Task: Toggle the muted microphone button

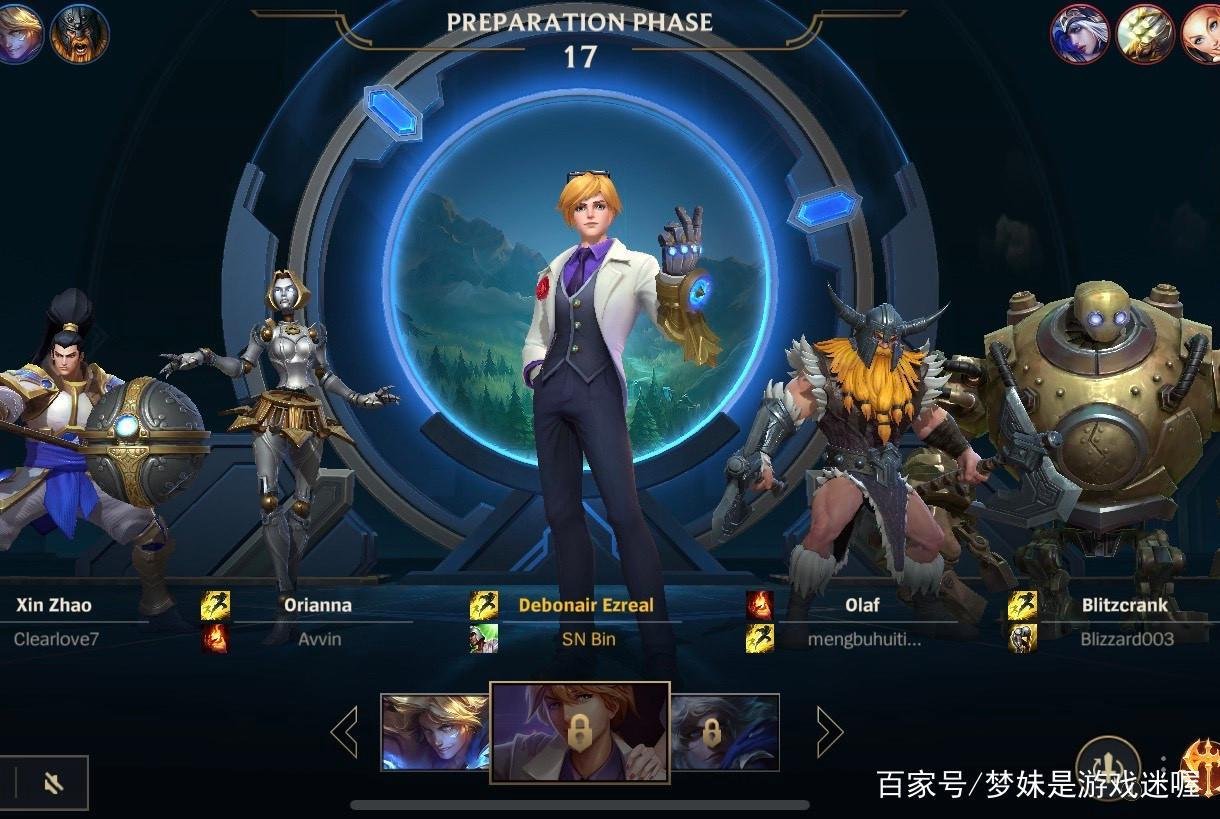Action: pos(54,783)
